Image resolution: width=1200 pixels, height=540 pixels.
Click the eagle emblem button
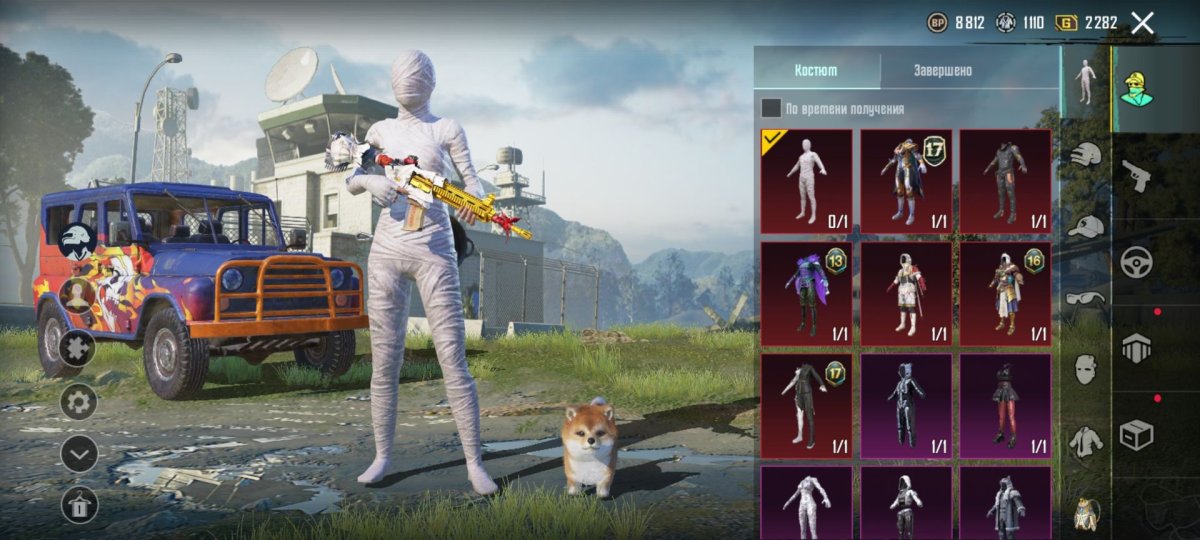click(78, 241)
